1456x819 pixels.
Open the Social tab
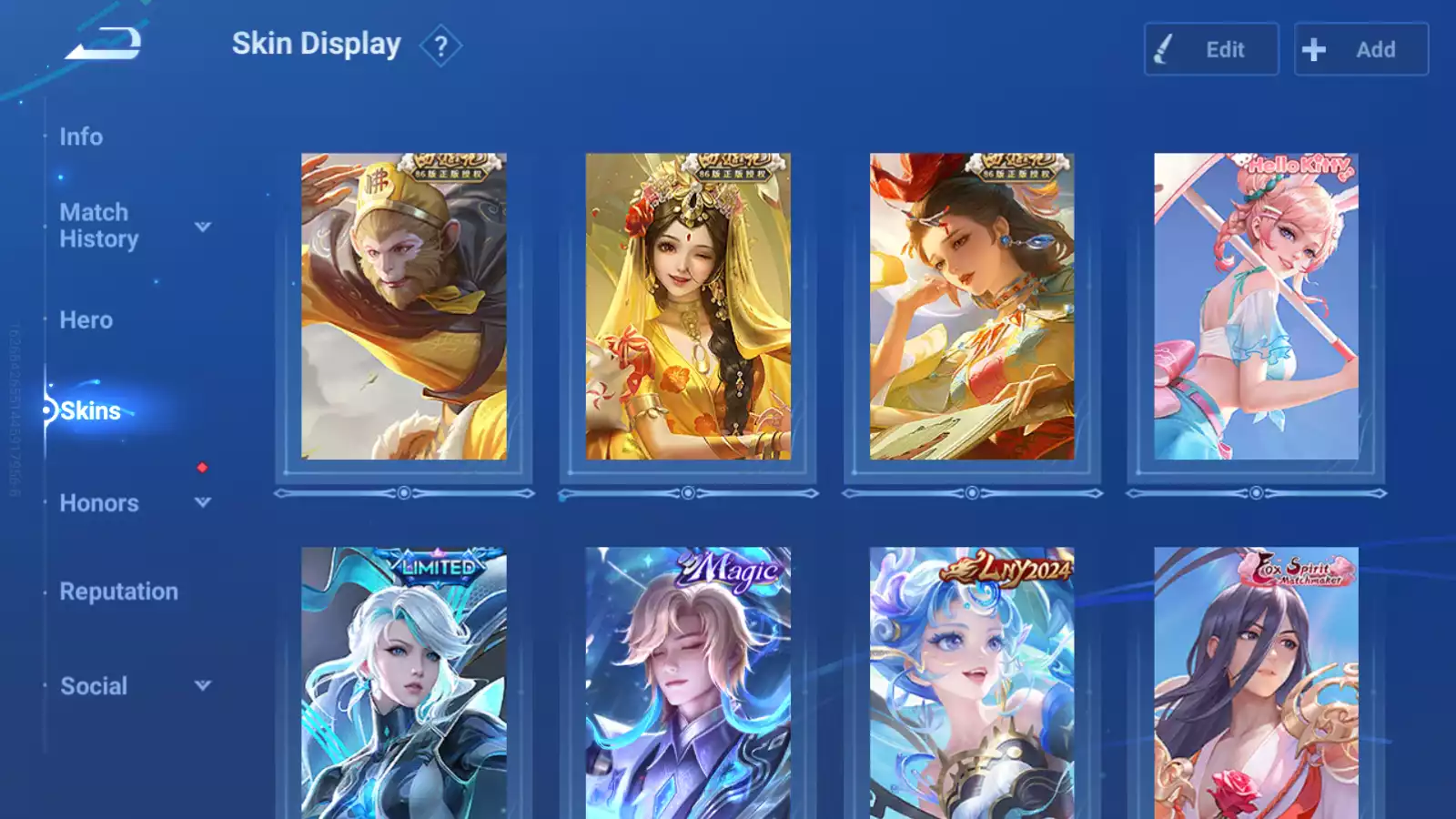[94, 686]
